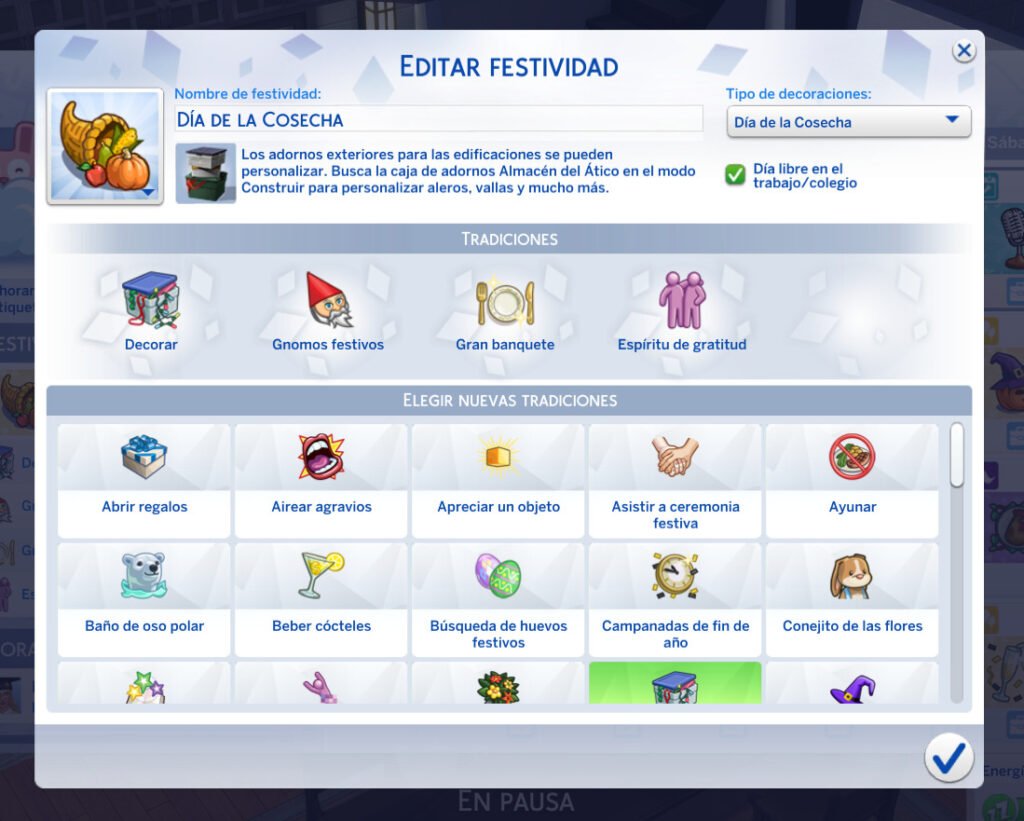Choose Campanadas de fin de año tradition
1024x821 pixels.
(x=675, y=600)
